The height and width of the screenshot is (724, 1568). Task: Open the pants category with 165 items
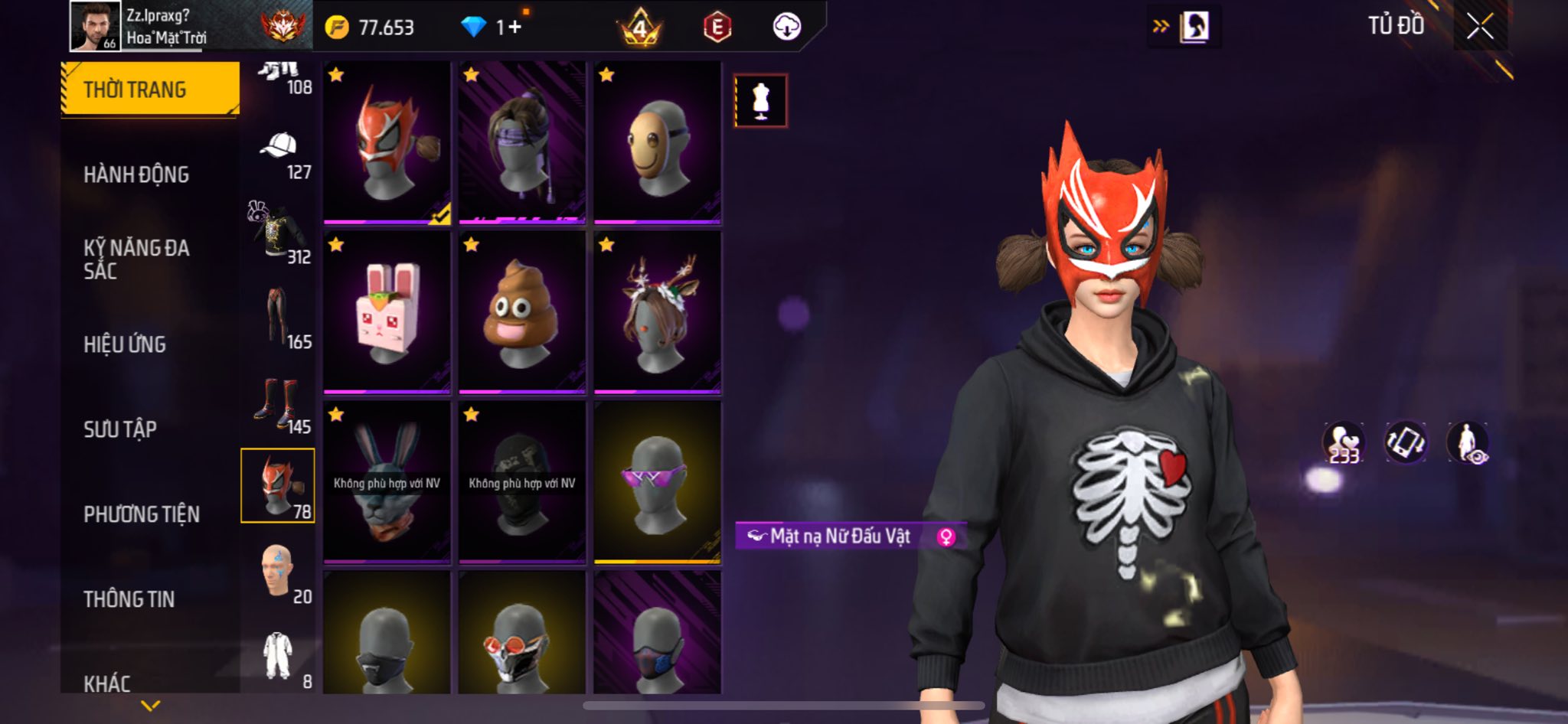(x=279, y=318)
